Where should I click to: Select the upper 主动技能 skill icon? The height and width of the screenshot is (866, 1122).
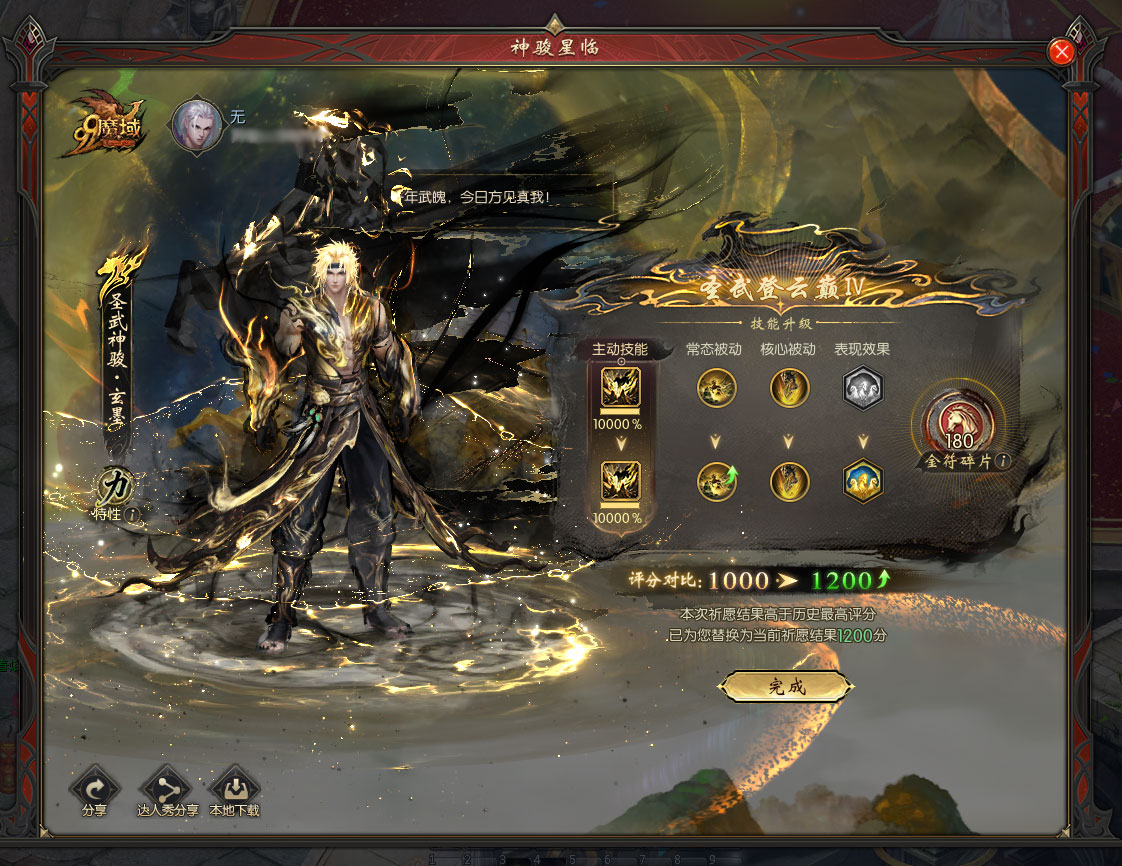click(620, 389)
